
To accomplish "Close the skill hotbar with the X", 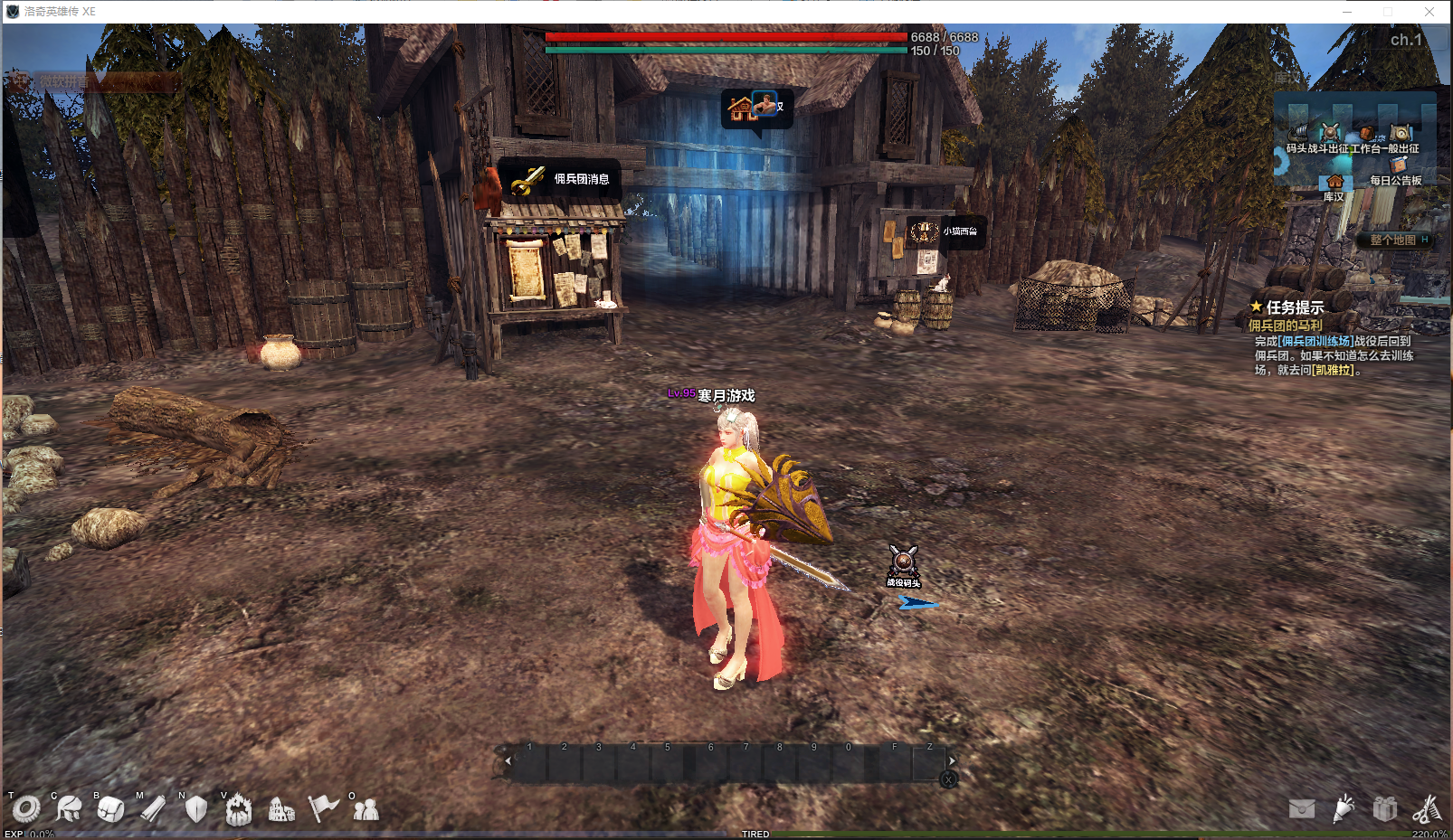I will pos(948,779).
